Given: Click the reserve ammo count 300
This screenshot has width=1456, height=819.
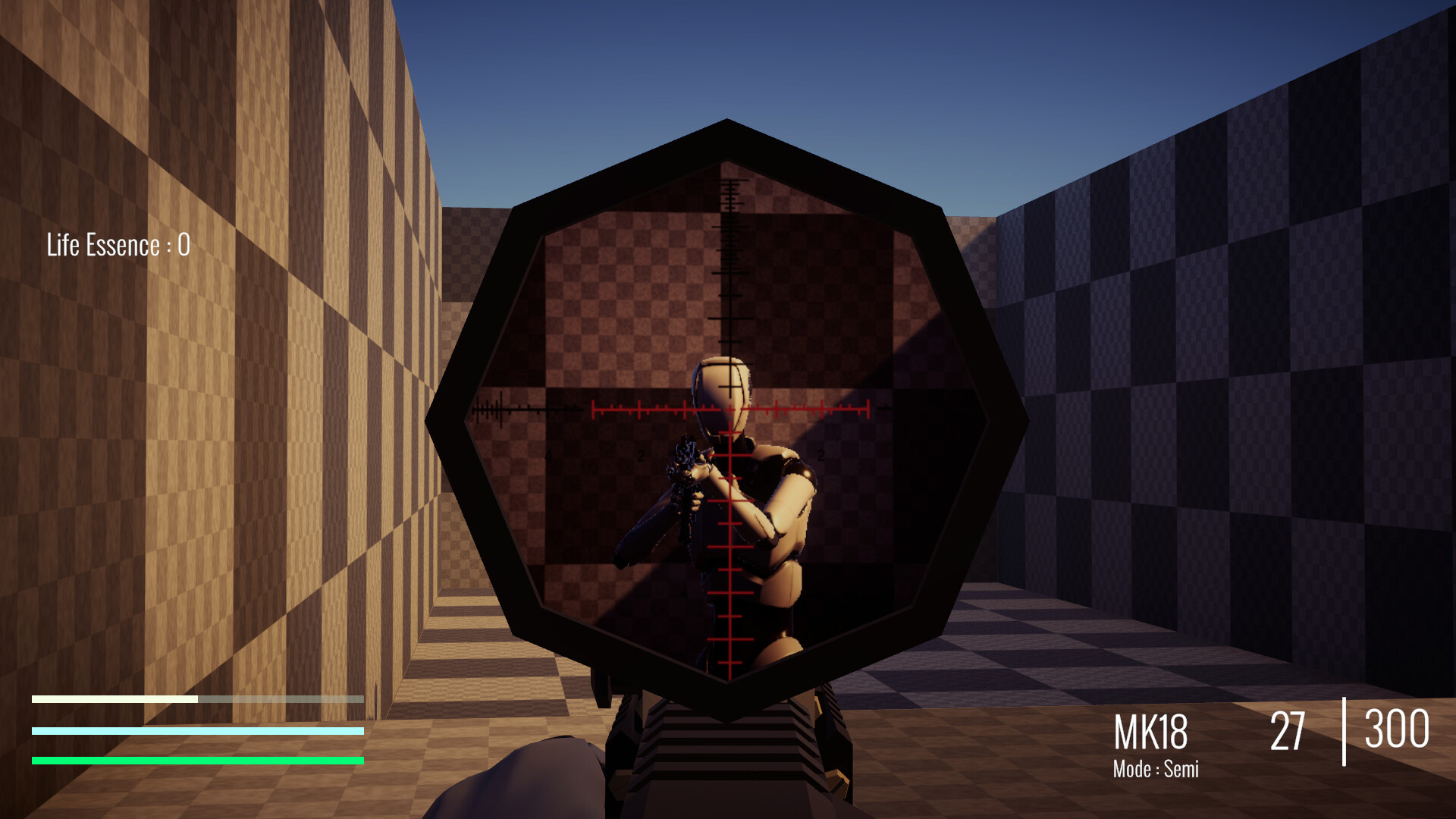Looking at the screenshot, I should coord(1398,730).
